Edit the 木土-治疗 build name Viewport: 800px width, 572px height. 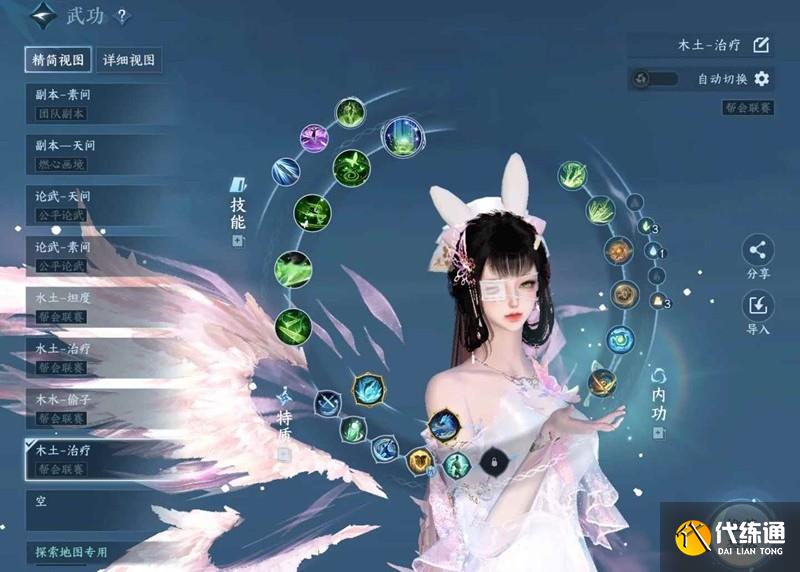761,45
